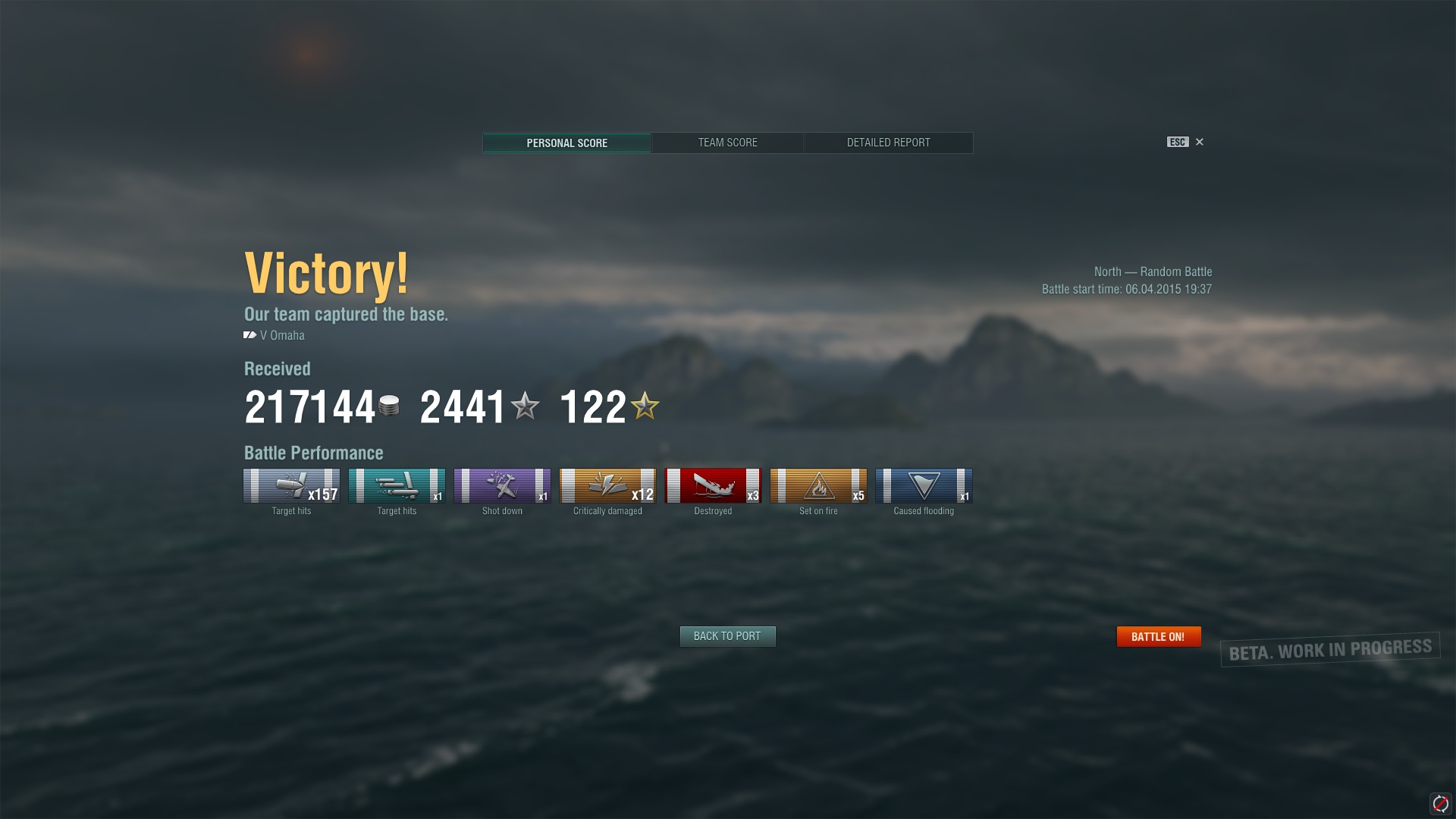Select the torpedo Target hits ribbon
This screenshot has width=1456, height=819.
pos(397,486)
